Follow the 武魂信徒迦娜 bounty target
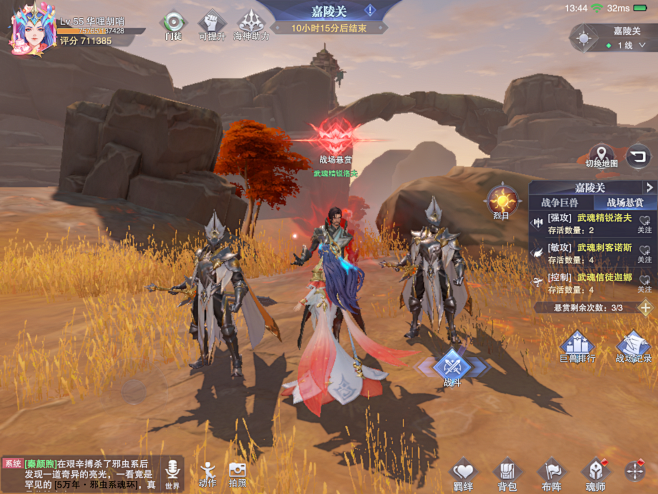The image size is (658, 494). 644,282
